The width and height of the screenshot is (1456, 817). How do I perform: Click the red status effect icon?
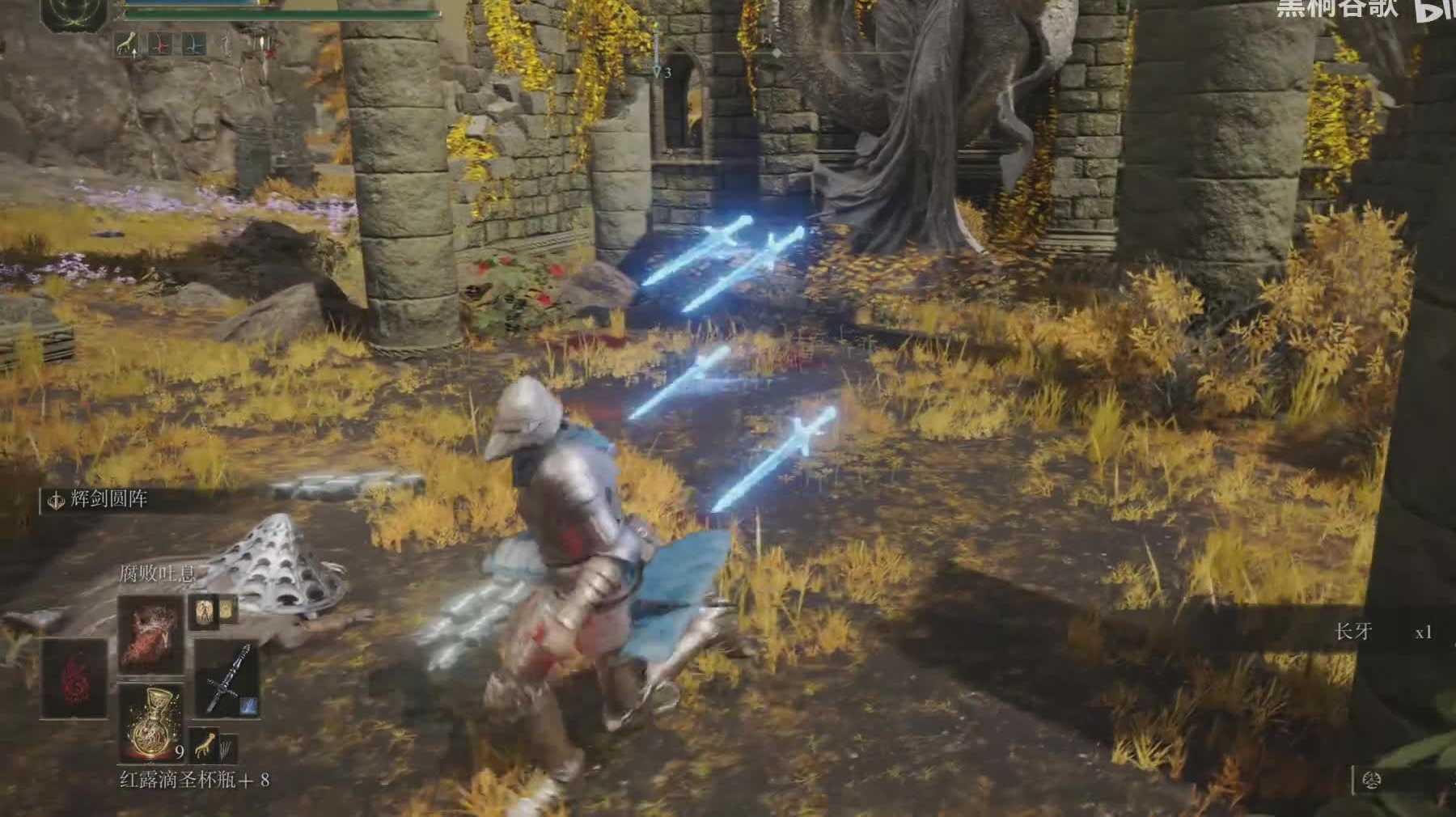tap(159, 44)
